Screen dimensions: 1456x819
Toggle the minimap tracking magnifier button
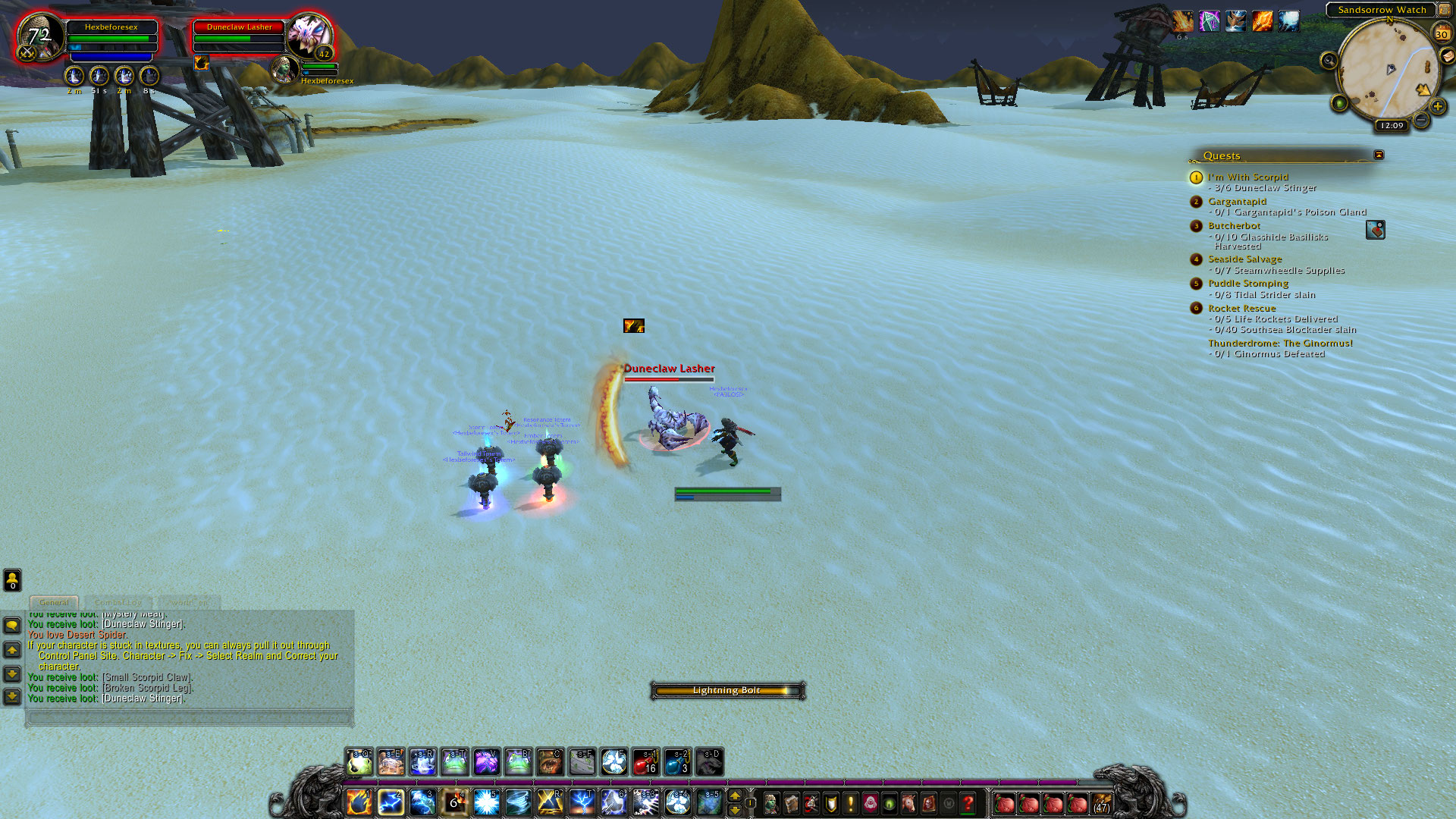pyautogui.click(x=1329, y=61)
